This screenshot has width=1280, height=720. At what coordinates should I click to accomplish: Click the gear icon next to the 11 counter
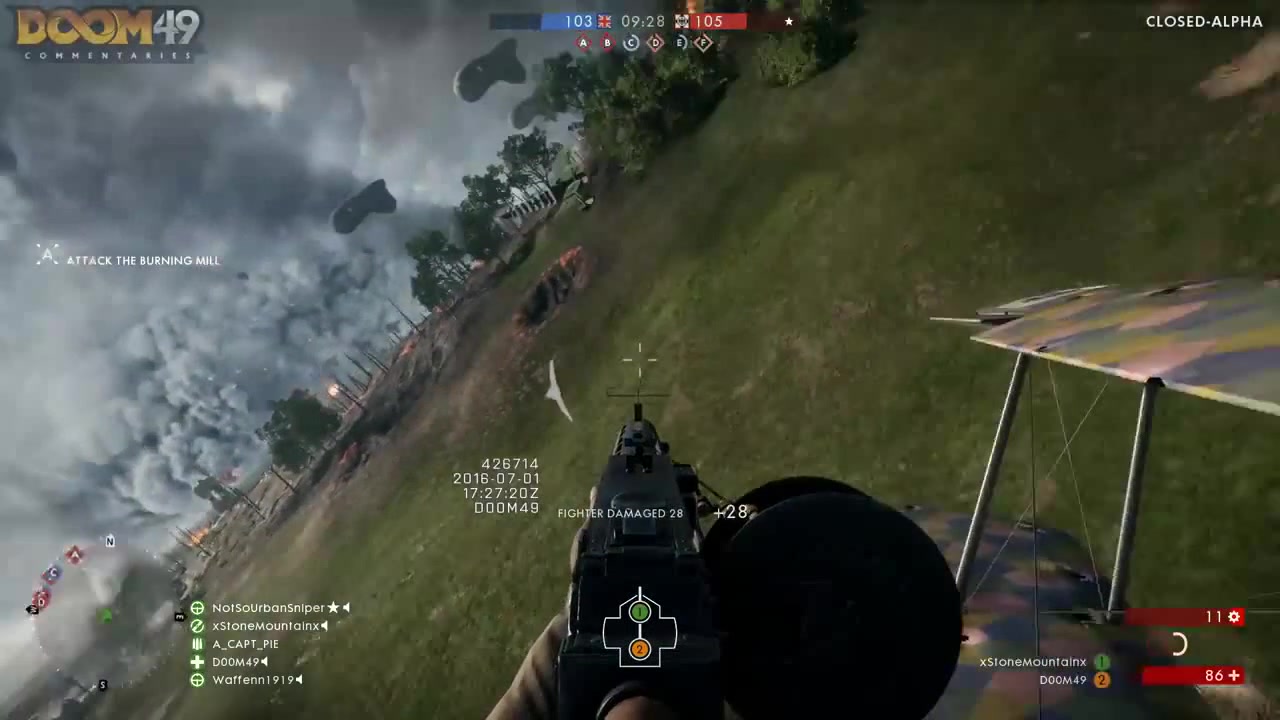click(1234, 617)
